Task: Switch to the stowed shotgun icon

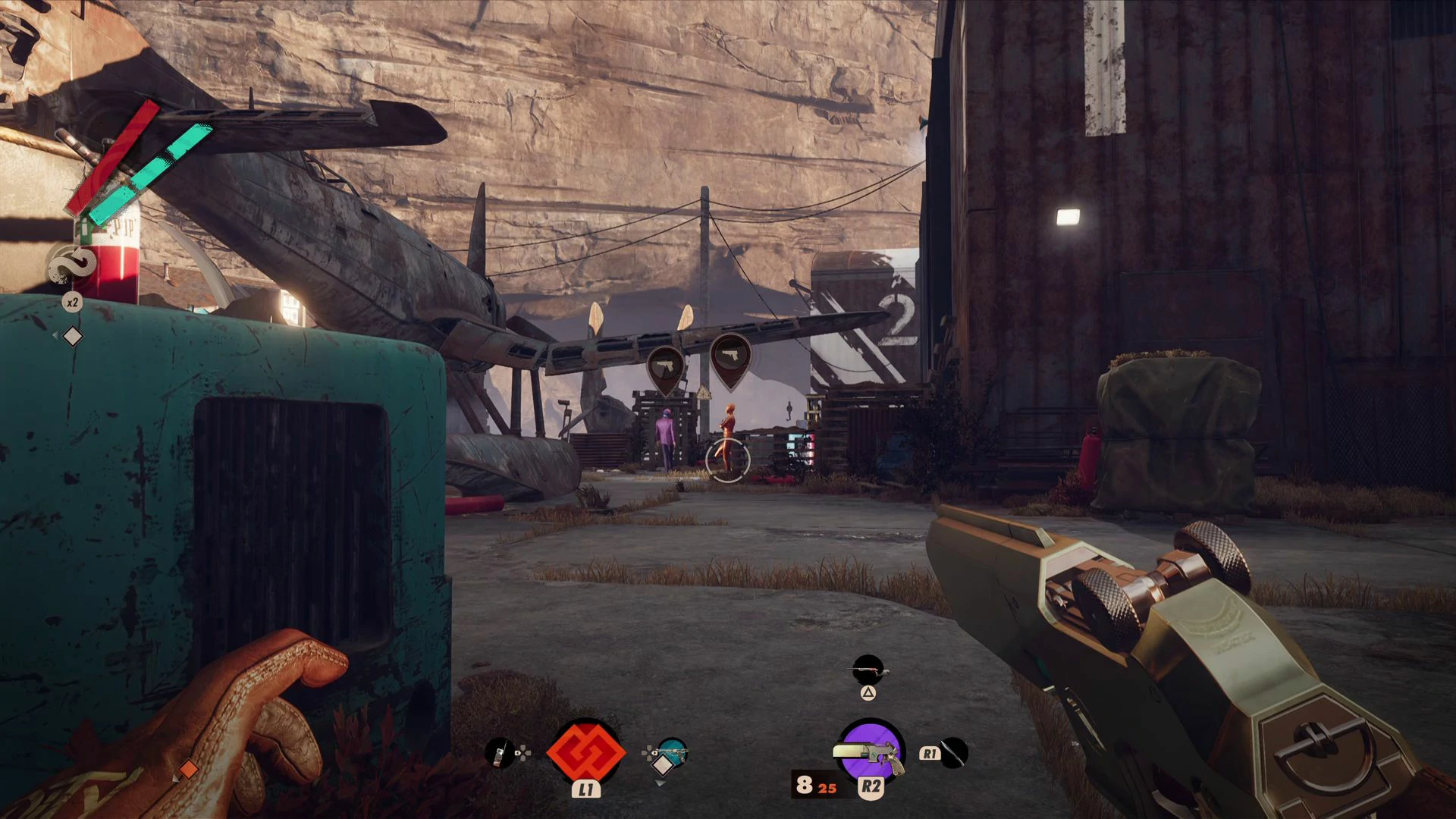Action: click(868, 670)
